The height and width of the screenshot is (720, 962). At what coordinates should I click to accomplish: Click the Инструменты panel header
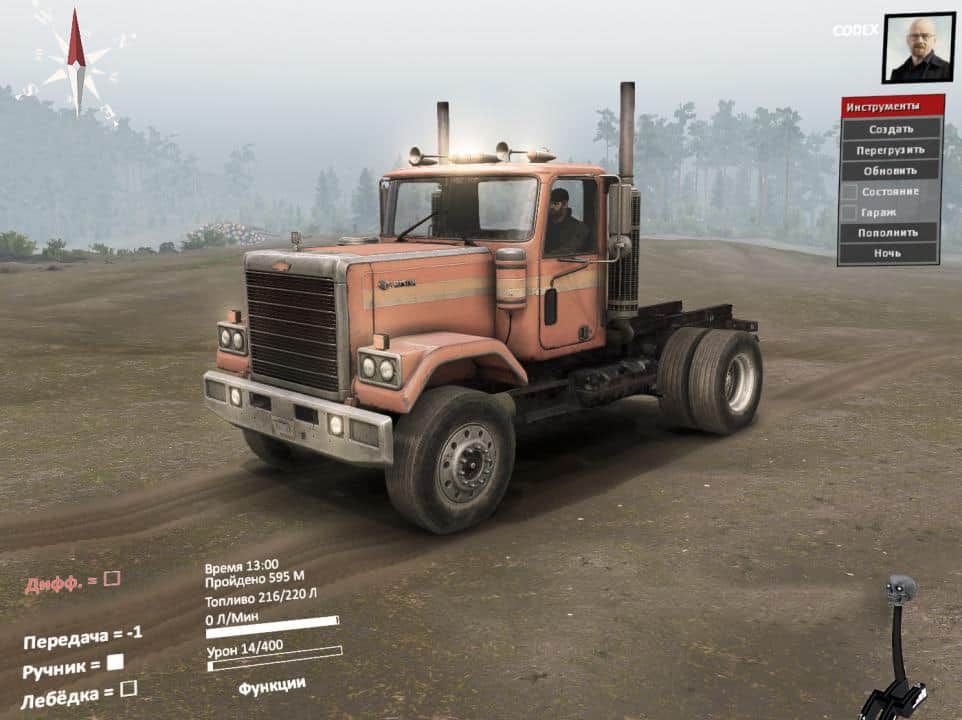(890, 106)
